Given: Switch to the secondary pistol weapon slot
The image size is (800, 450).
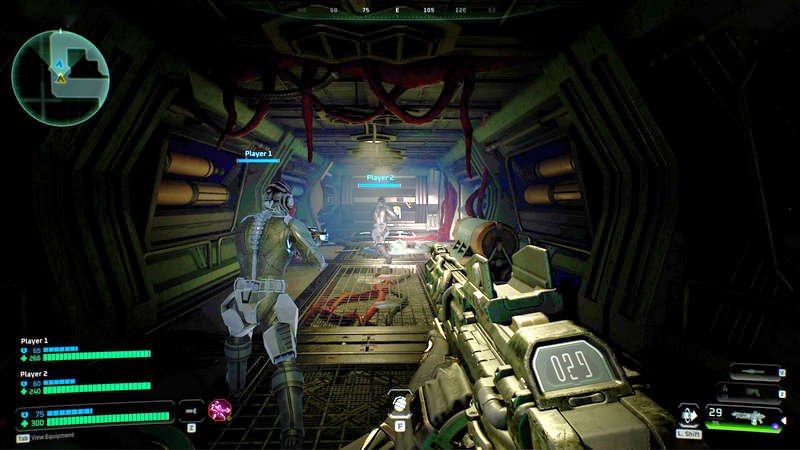Looking at the screenshot, I should point(756,392).
